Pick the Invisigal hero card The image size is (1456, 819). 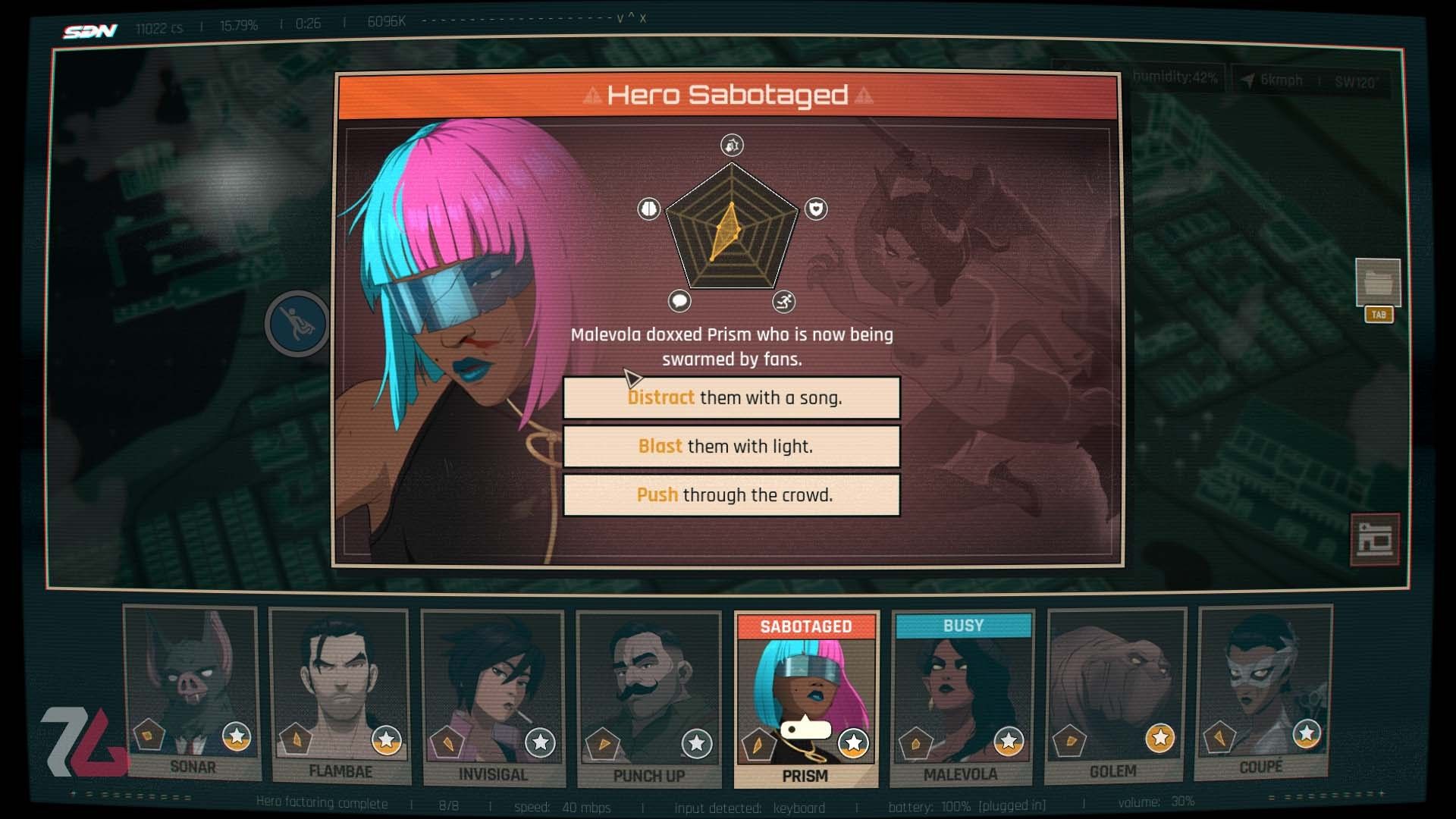[493, 698]
